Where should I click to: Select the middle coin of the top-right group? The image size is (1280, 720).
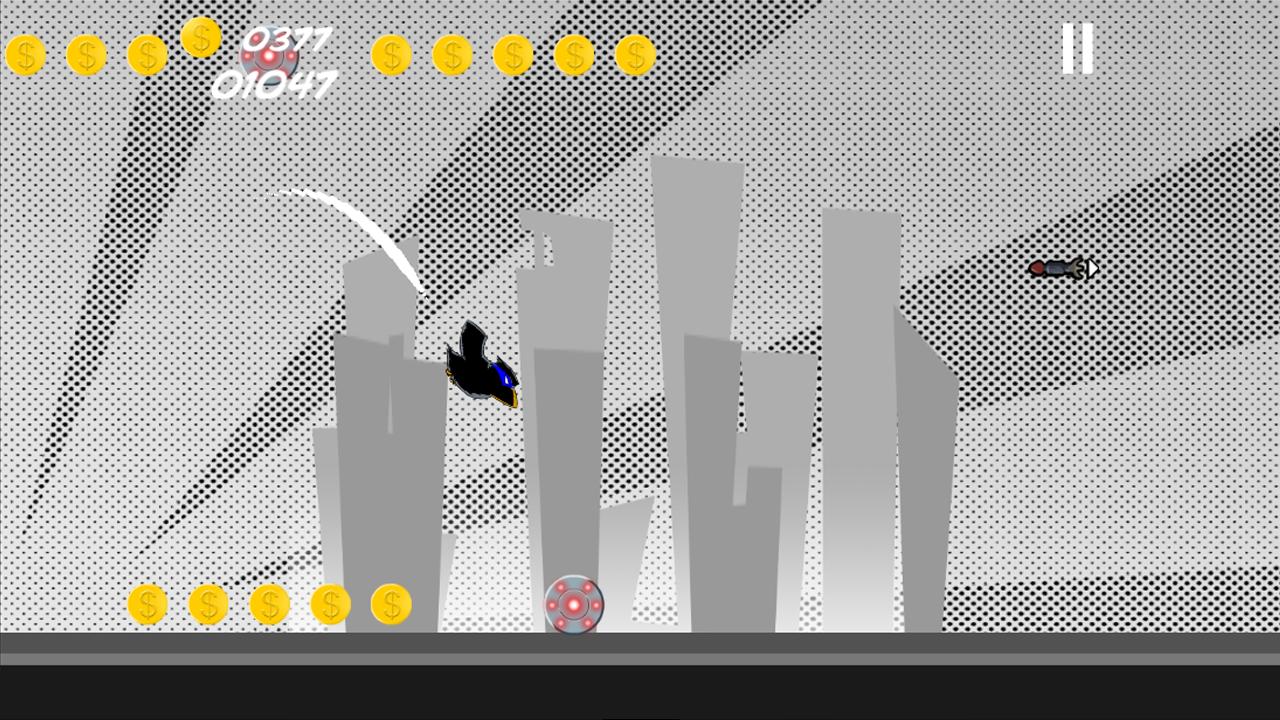coord(513,54)
